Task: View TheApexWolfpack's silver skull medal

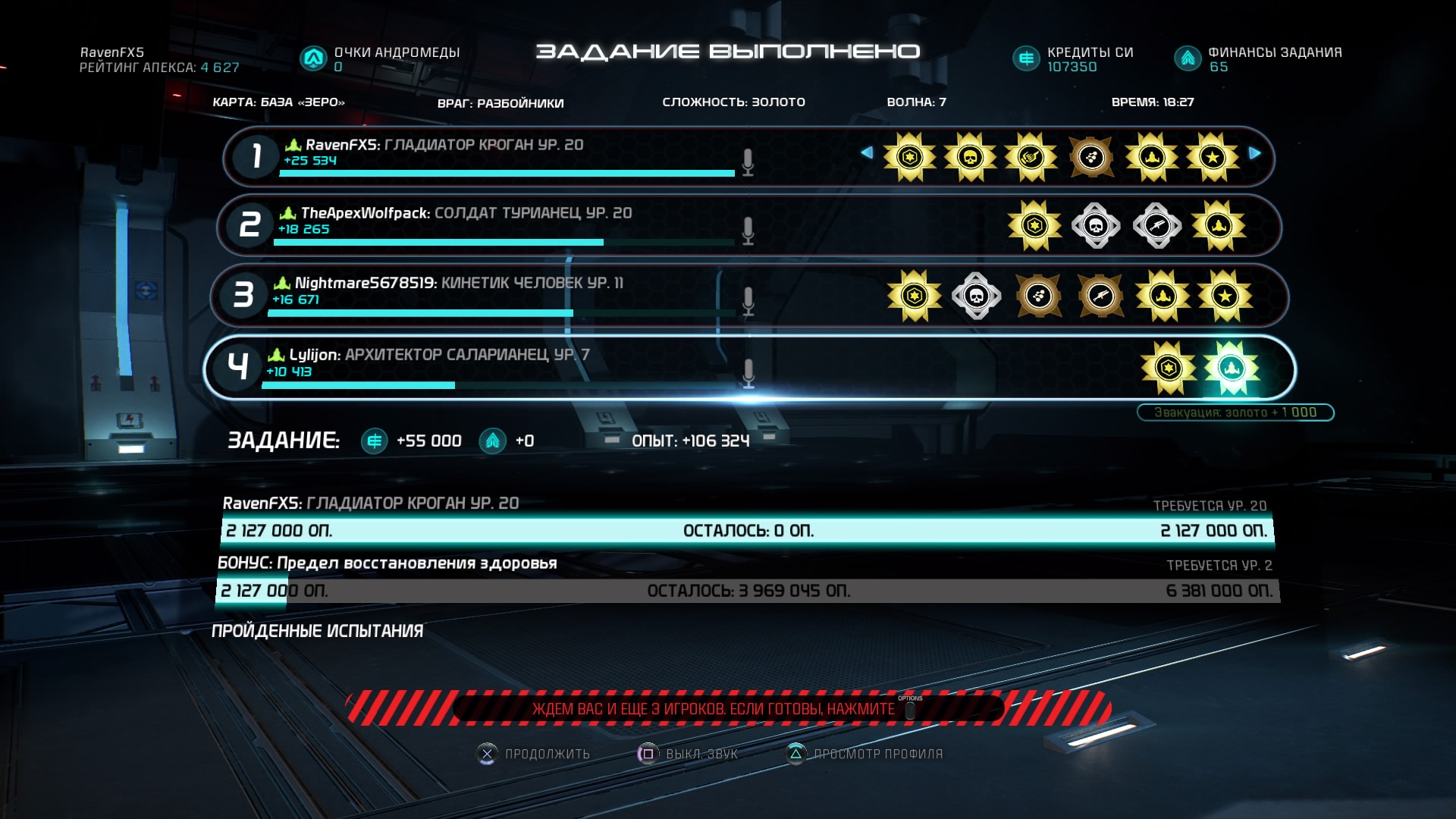Action: (x=1096, y=225)
